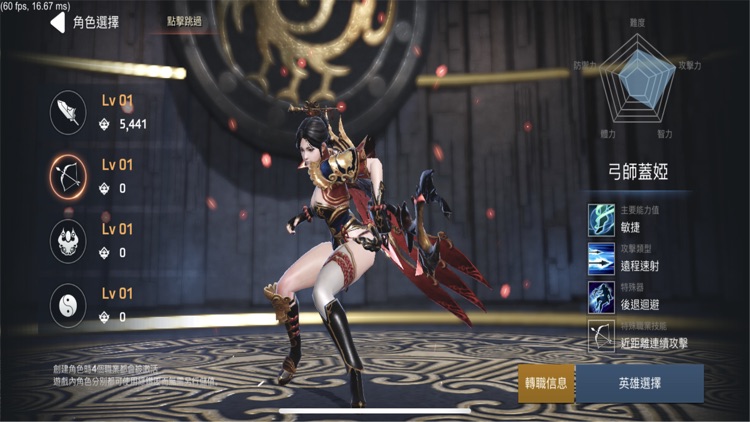Go back using the 角色選擇 arrow

click(58, 22)
